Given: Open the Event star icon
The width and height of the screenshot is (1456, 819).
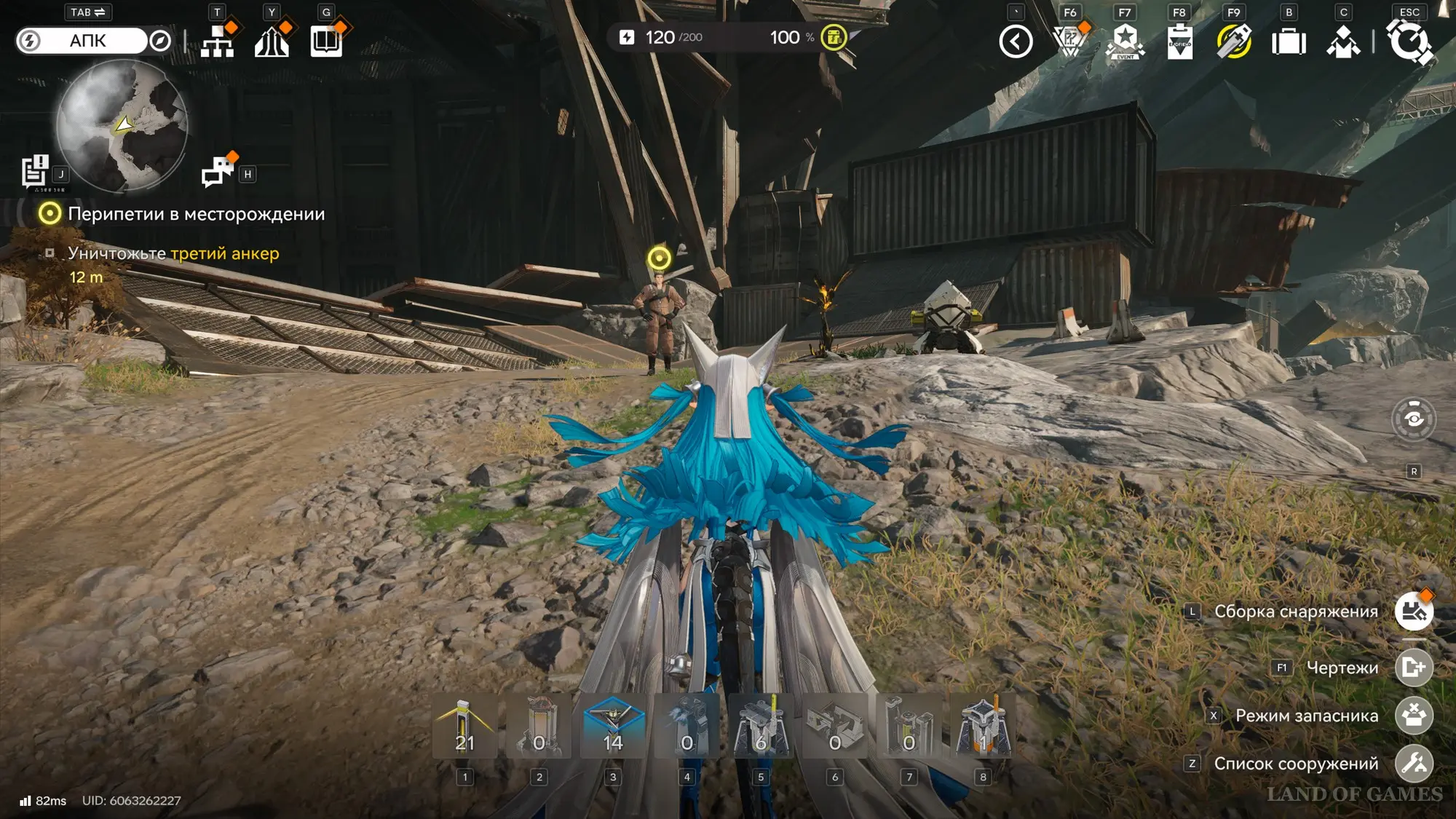Looking at the screenshot, I should [x=1125, y=41].
